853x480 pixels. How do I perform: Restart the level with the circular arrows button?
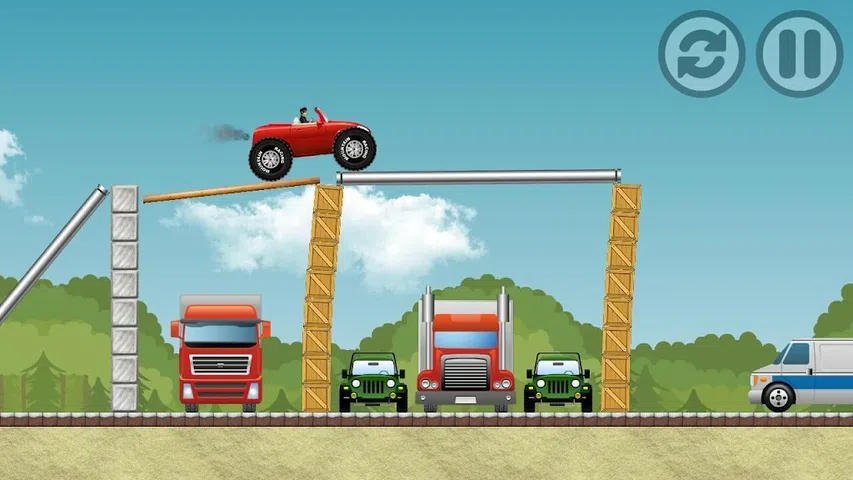pyautogui.click(x=701, y=54)
